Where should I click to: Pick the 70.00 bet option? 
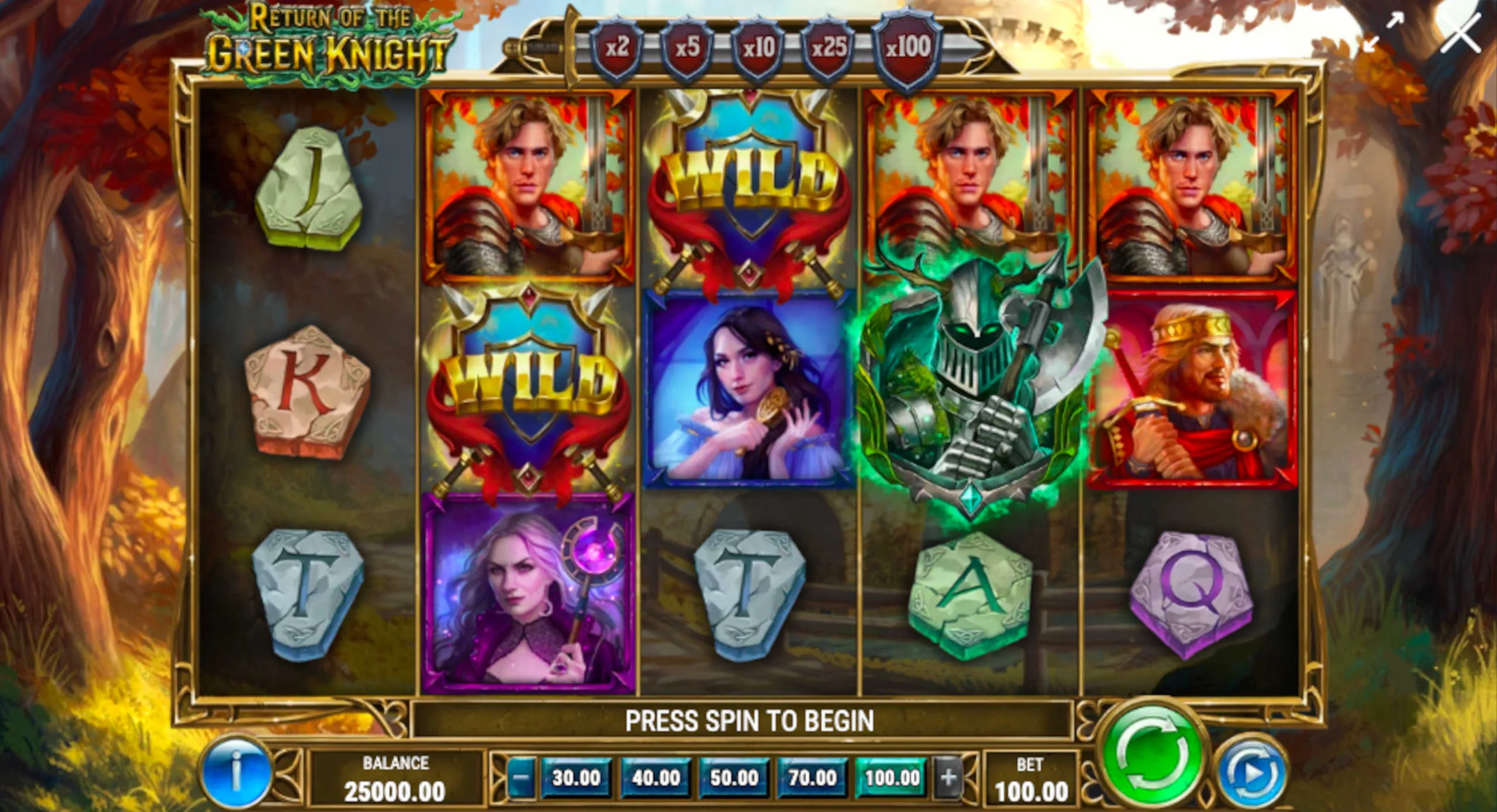pos(813,778)
